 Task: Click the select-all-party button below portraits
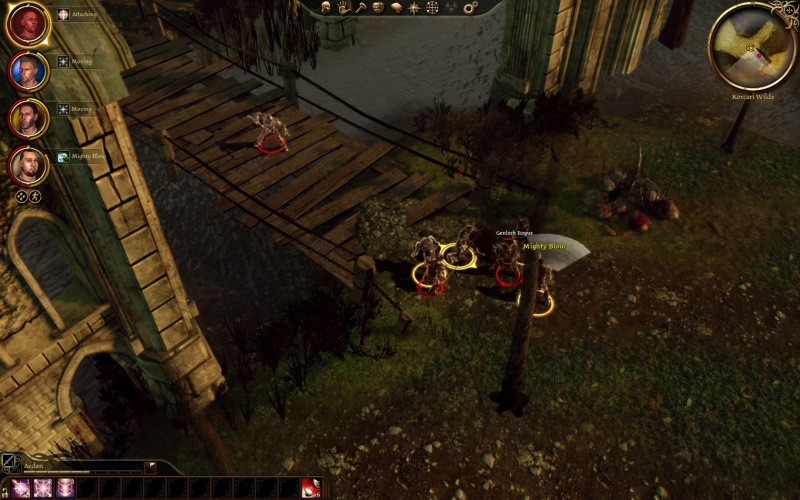(20, 197)
